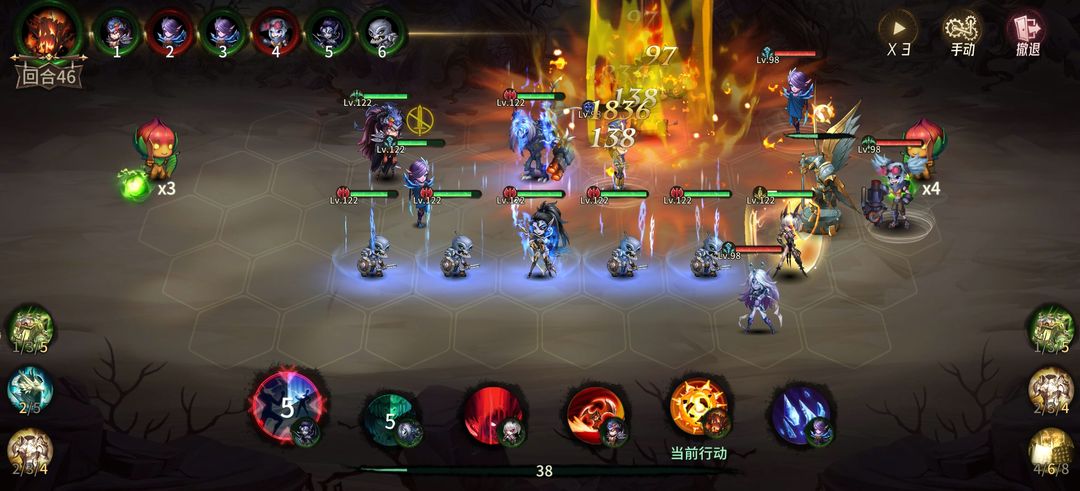The height and width of the screenshot is (491, 1080).
Task: Click turn-order portrait number 5
Action: coord(328,32)
